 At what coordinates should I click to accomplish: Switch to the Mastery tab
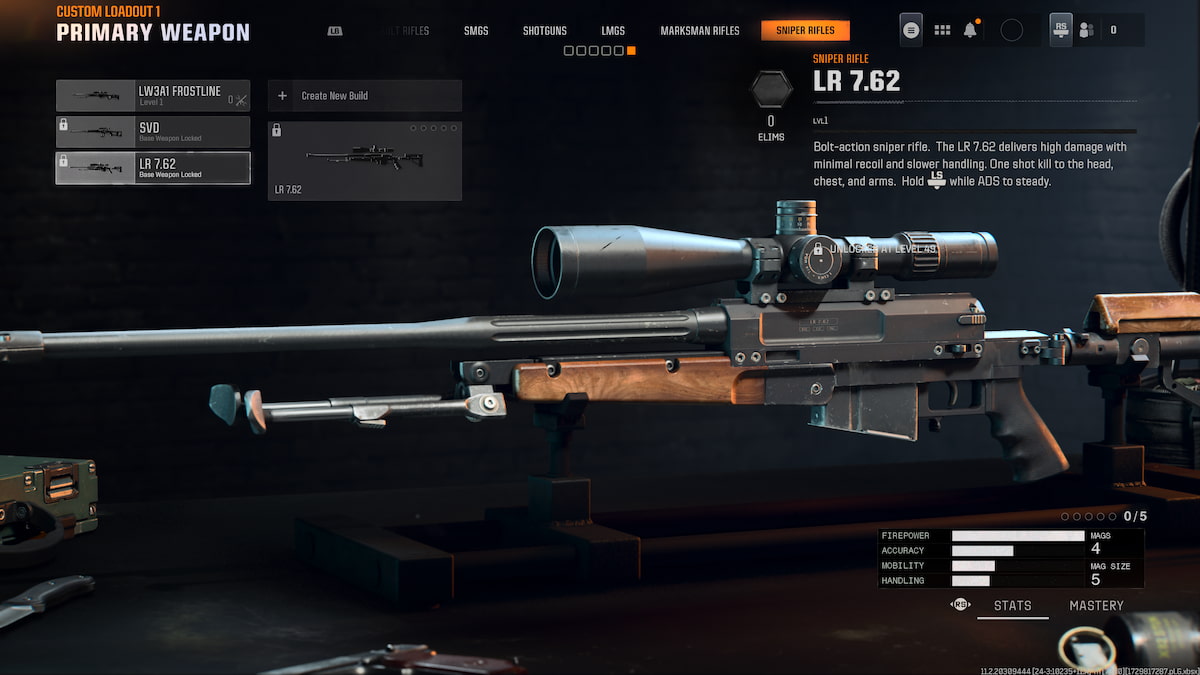coord(1096,606)
